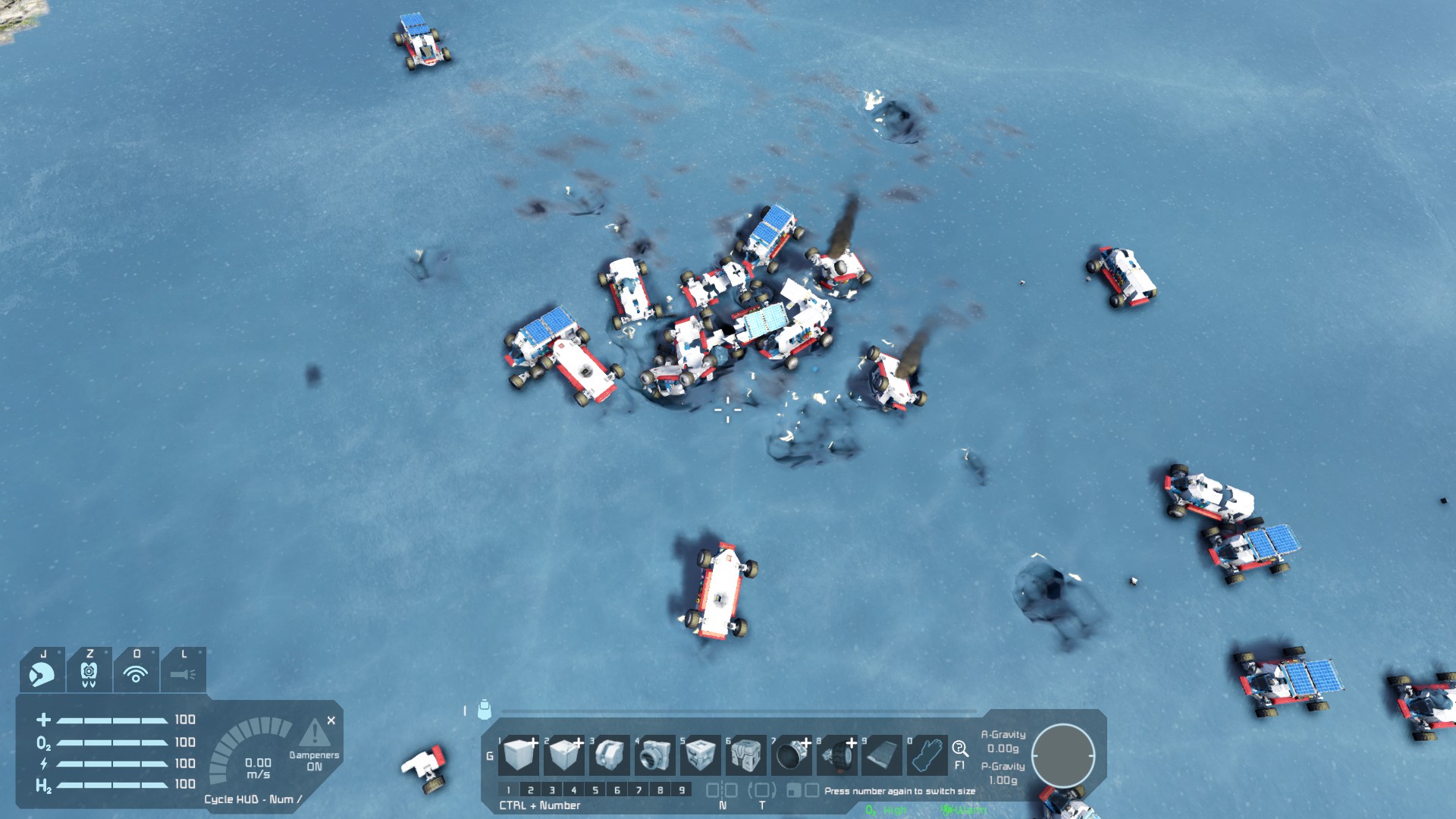Select the glove hand slot

point(927,755)
